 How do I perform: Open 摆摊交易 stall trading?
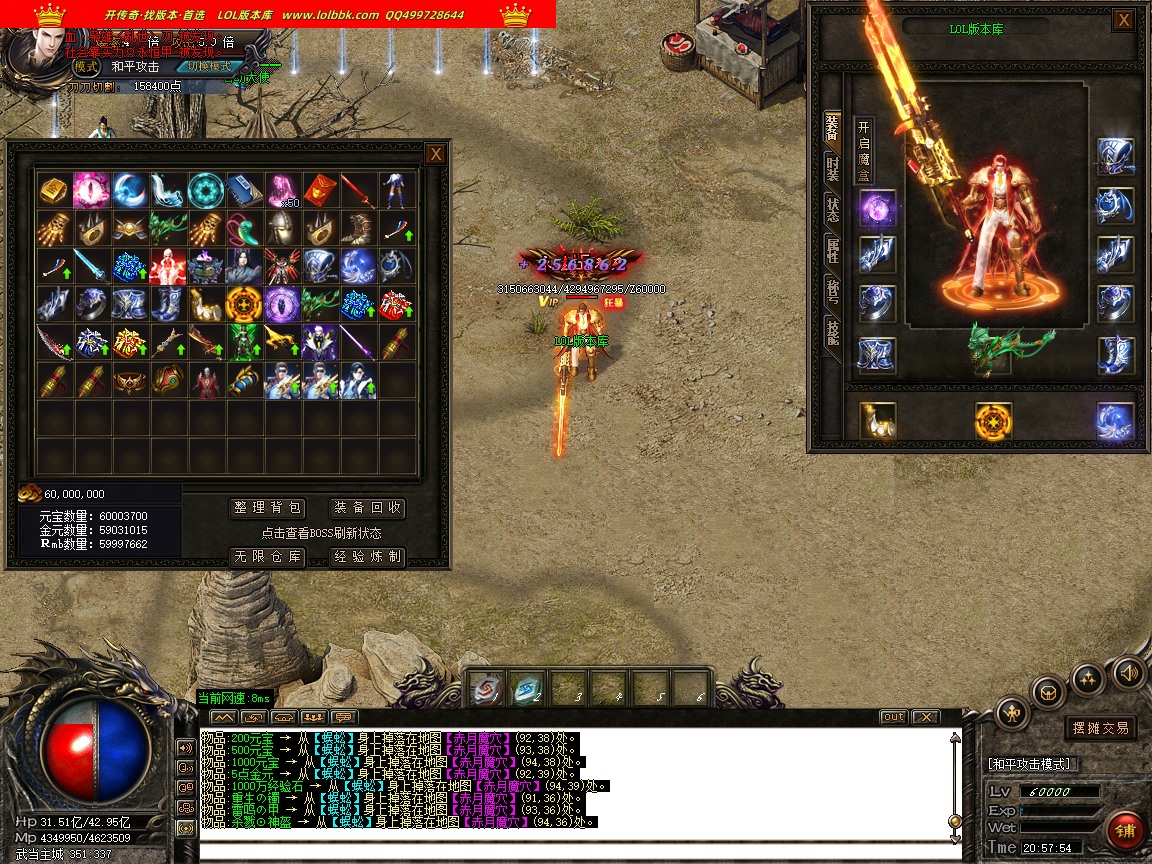click(x=1100, y=728)
